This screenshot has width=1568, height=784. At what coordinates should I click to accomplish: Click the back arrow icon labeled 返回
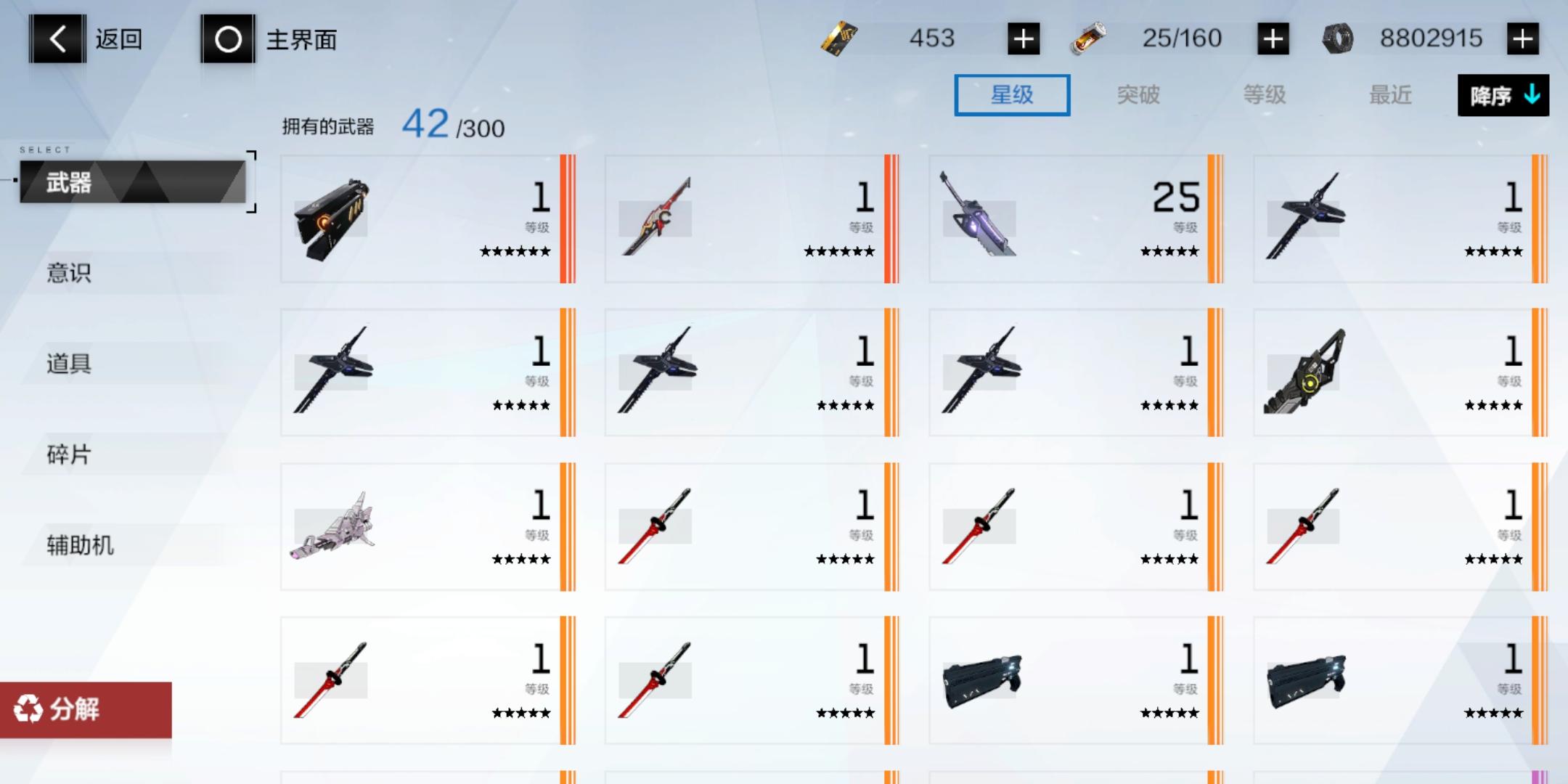56,38
